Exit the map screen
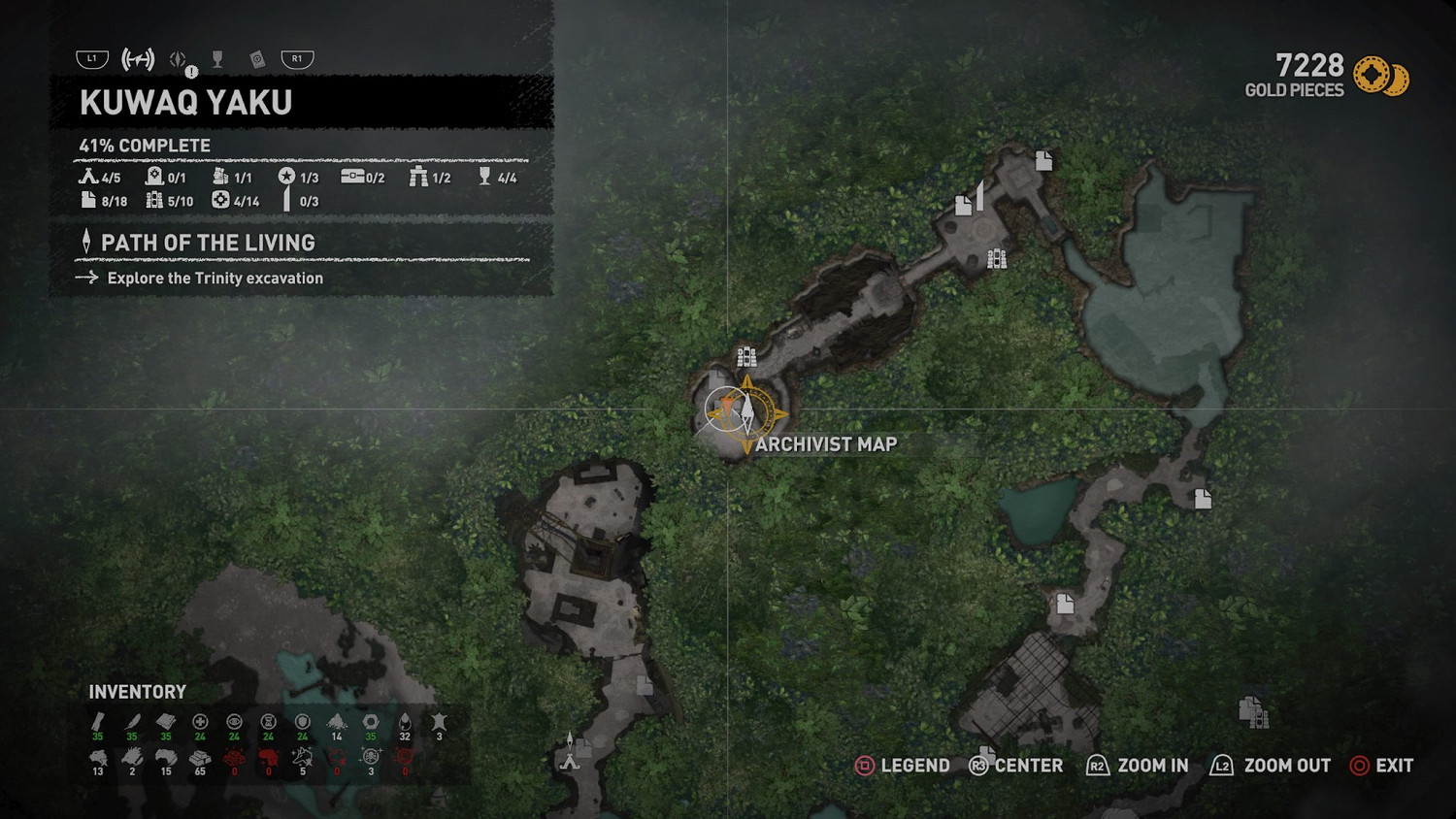This screenshot has width=1456, height=819. tap(1382, 766)
